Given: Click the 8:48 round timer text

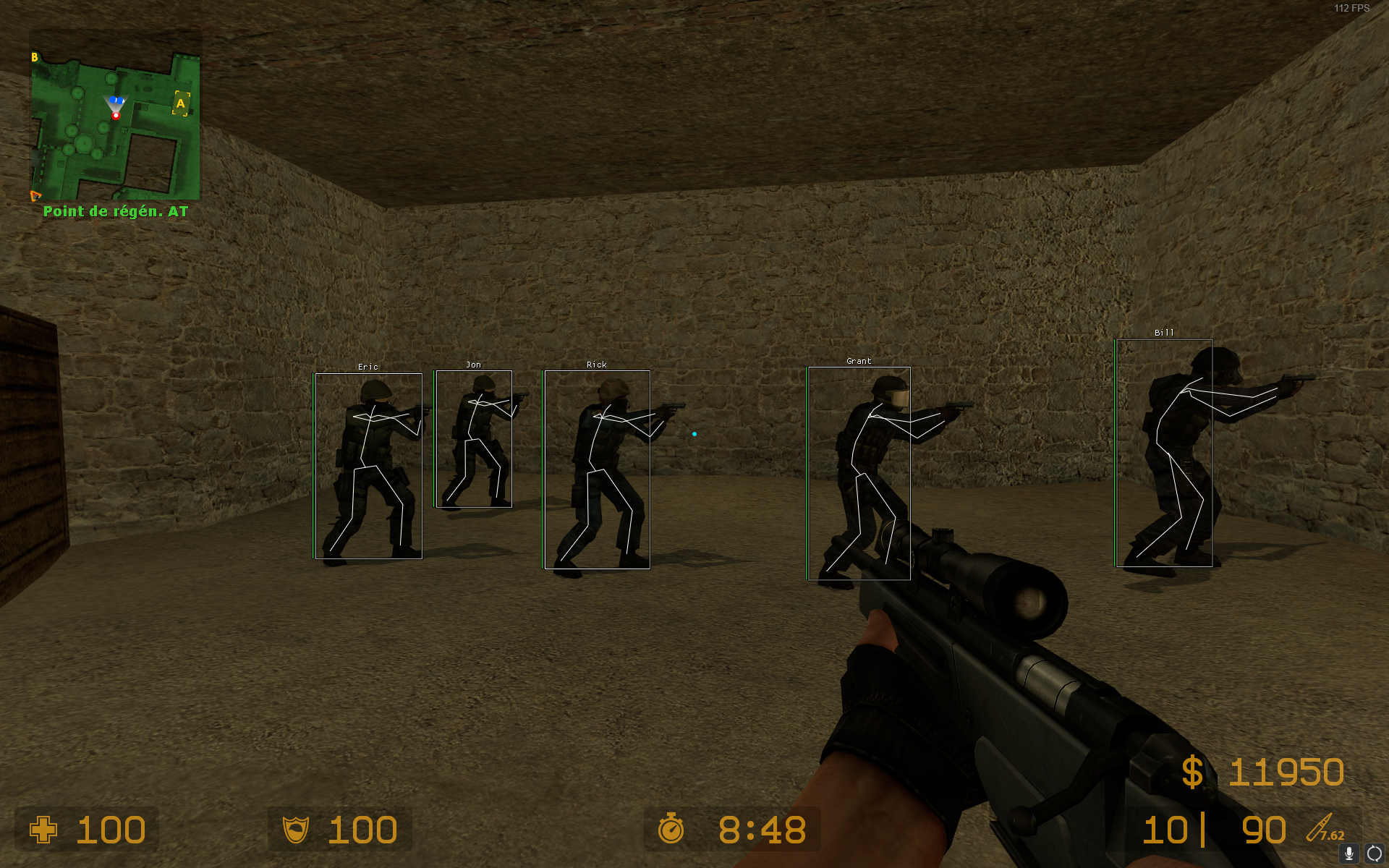Looking at the screenshot, I should pyautogui.click(x=763, y=830).
